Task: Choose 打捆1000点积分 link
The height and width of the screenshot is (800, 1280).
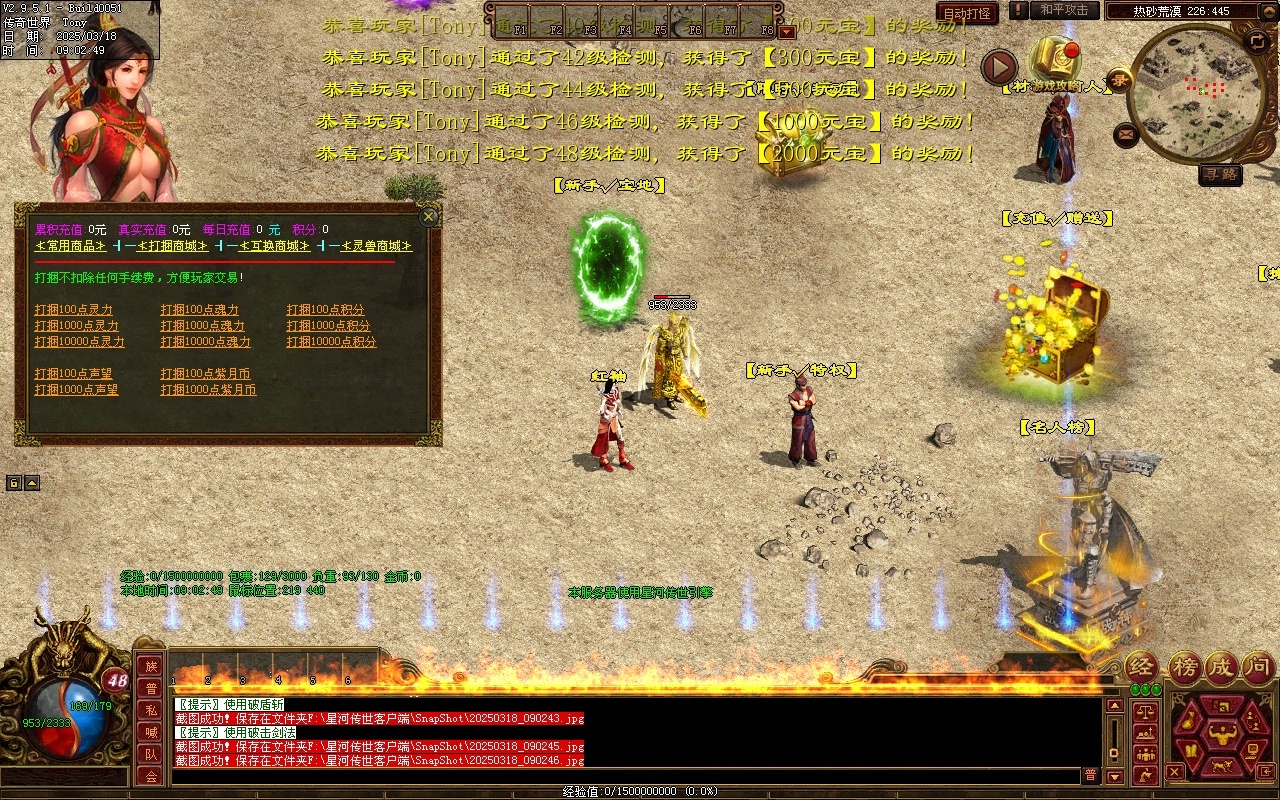Action: (328, 326)
